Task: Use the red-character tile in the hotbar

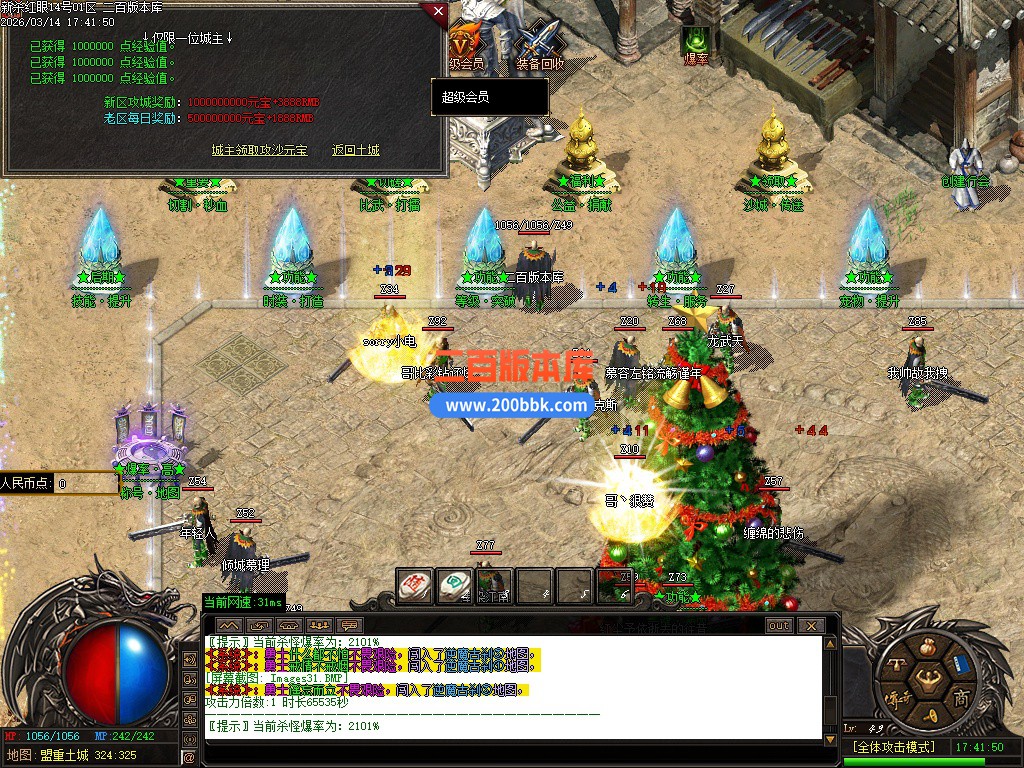Action: 415,586
